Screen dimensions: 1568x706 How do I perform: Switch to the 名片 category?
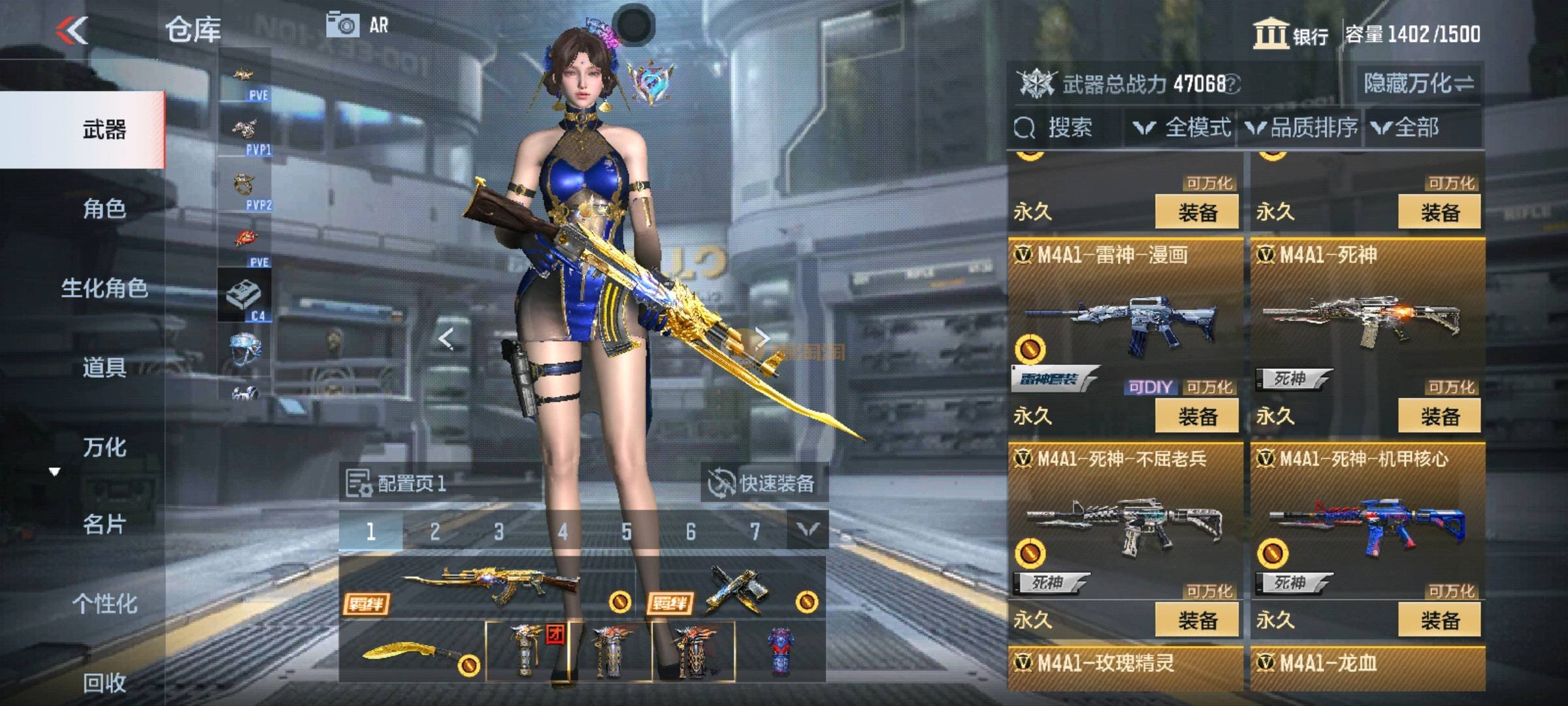click(105, 524)
